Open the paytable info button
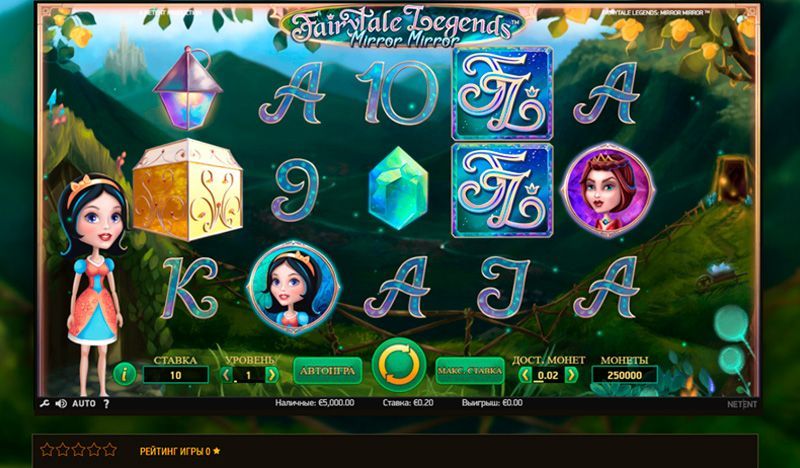The image size is (800, 468). (x=126, y=374)
